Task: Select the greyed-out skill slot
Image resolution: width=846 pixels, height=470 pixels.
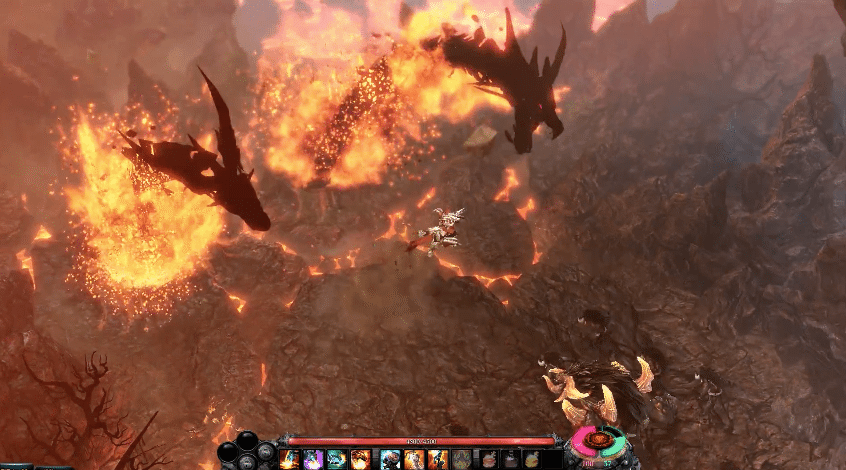Action: click(x=461, y=459)
